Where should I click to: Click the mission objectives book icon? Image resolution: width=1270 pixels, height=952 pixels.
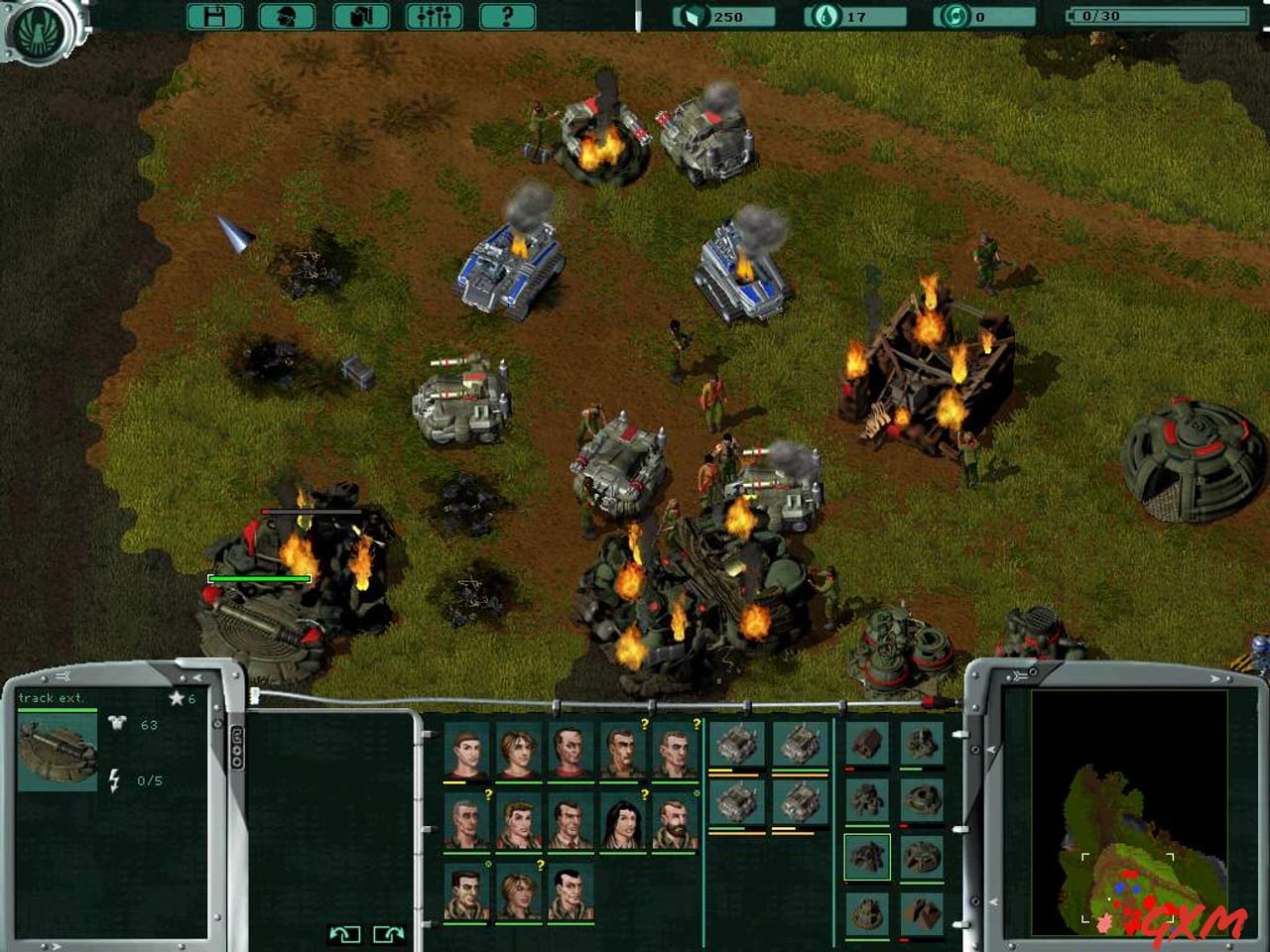(x=358, y=16)
